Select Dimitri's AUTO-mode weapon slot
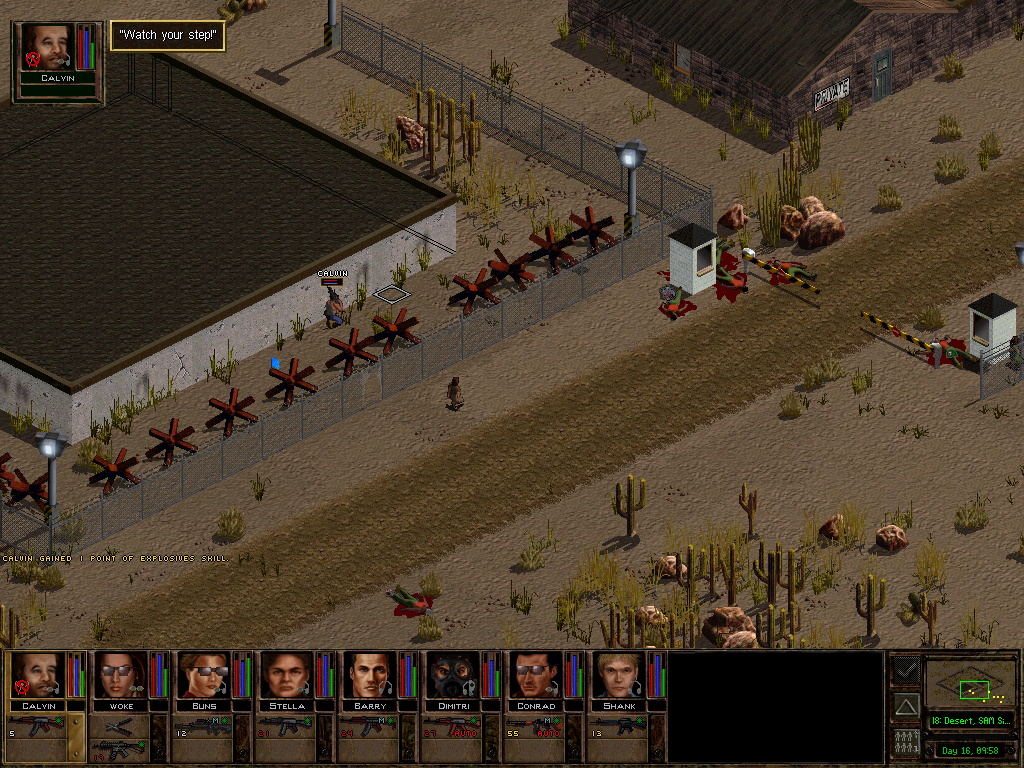This screenshot has width=1024, height=768. point(453,727)
